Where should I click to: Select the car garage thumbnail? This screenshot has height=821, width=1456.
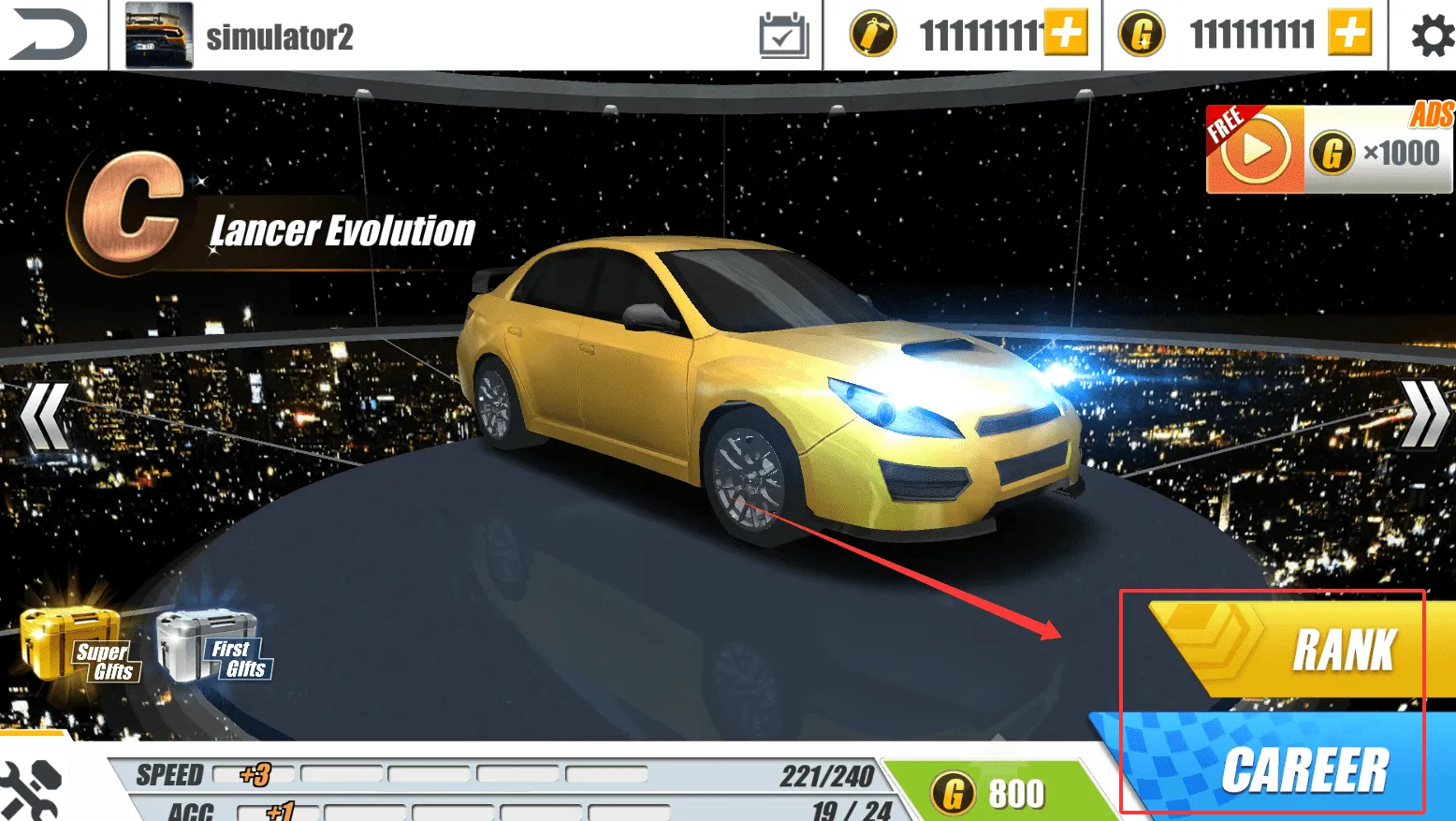pyautogui.click(x=157, y=35)
